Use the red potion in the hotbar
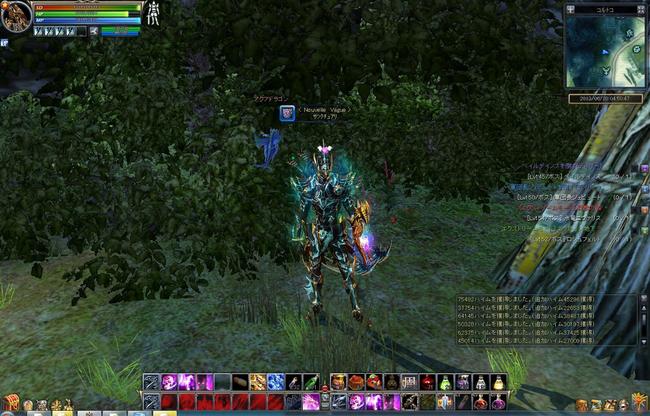The width and height of the screenshot is (650, 416). click(x=427, y=382)
